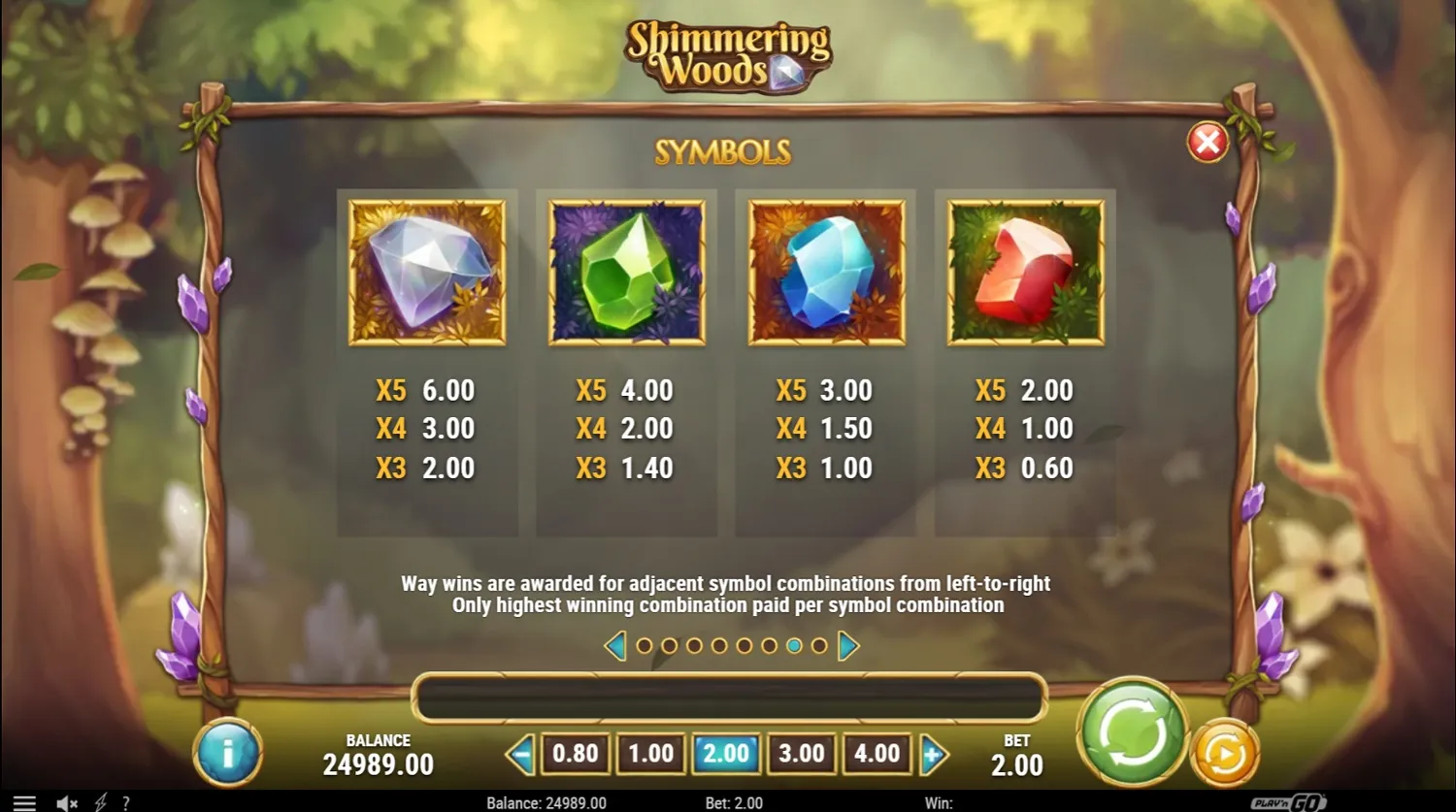Jump to the first paytable page dot
The width and height of the screenshot is (1456, 812).
click(x=645, y=644)
